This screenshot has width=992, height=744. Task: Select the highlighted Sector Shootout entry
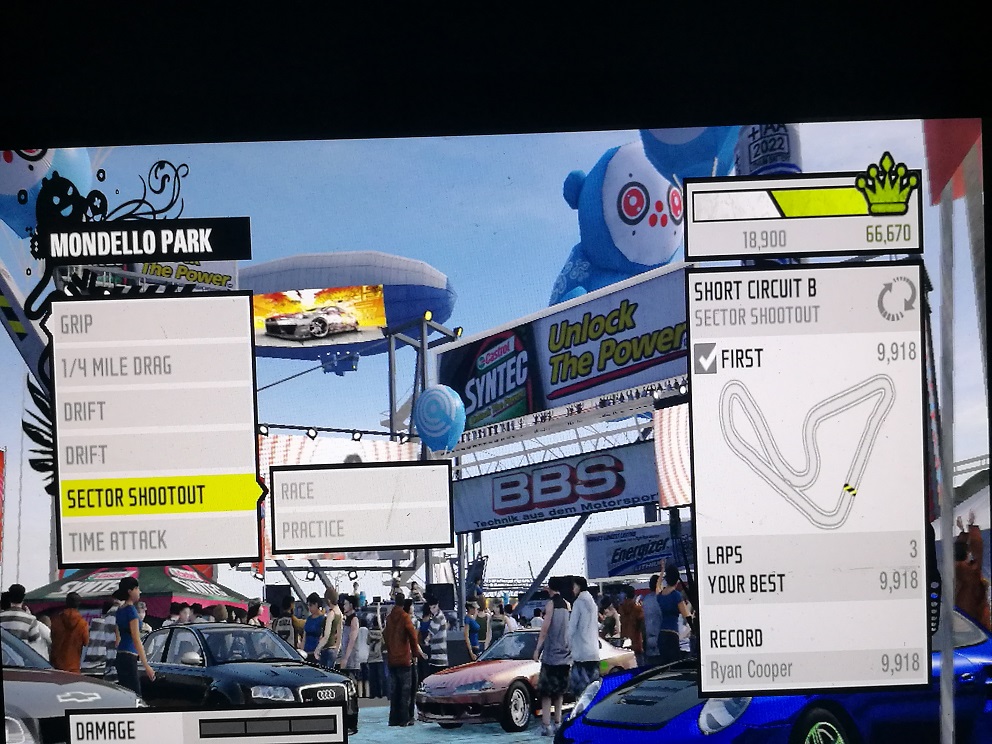point(158,496)
